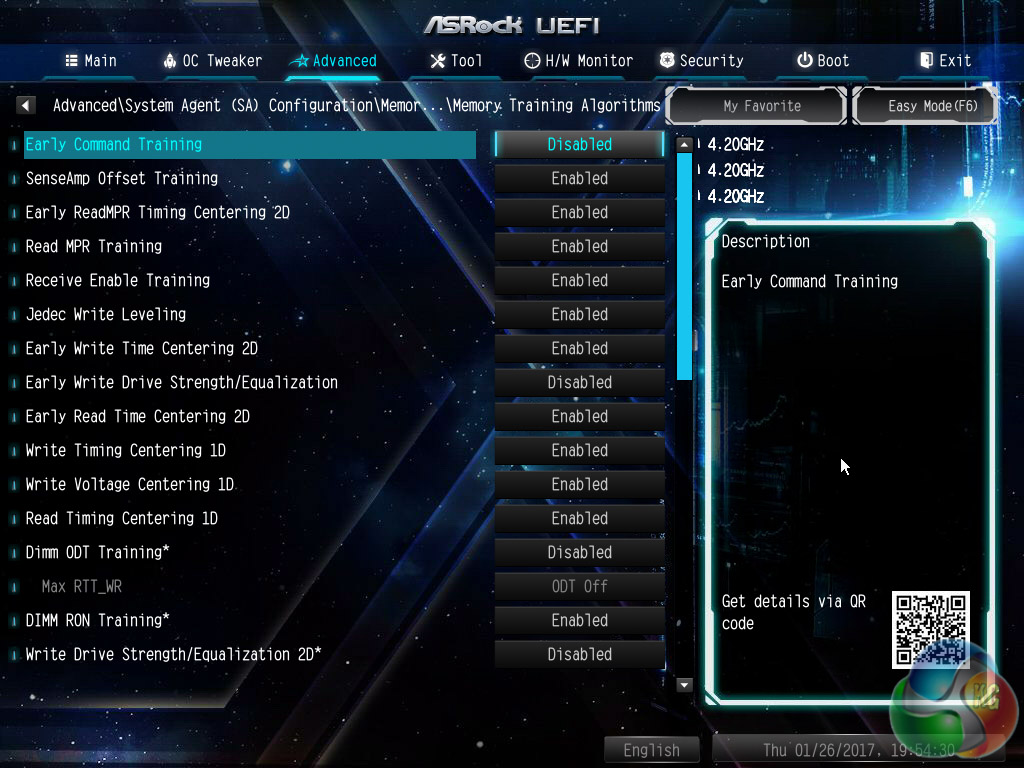Open the Security tab

(701, 61)
